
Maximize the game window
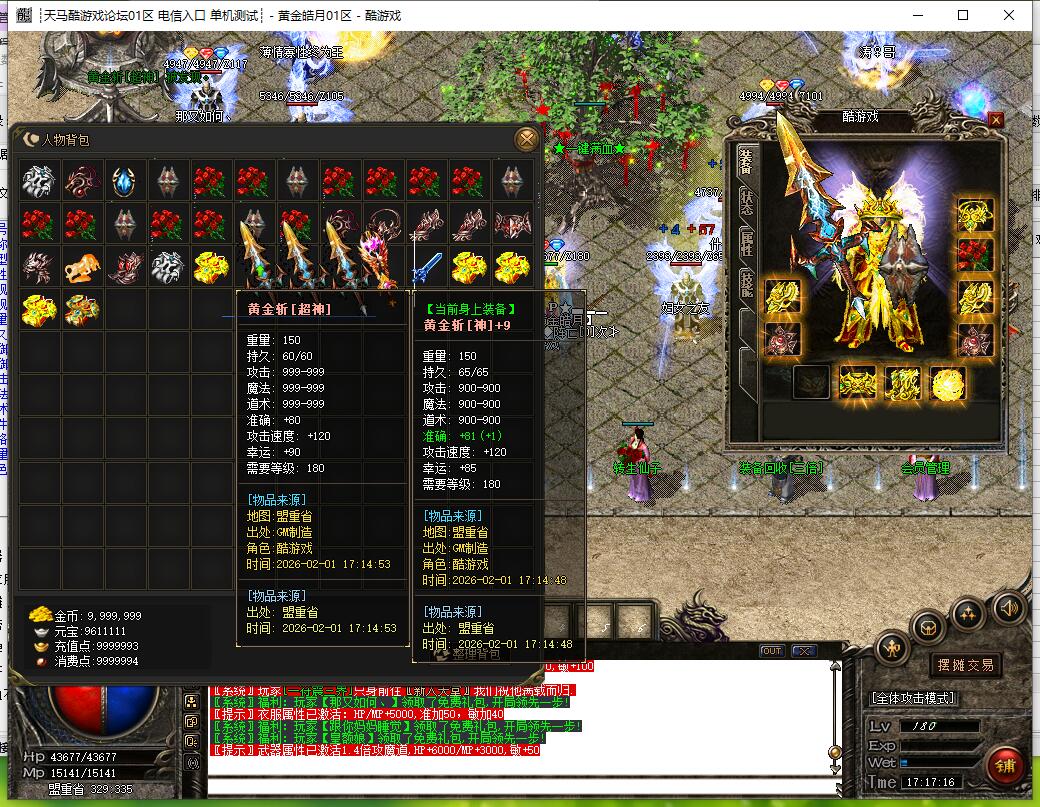pyautogui.click(x=963, y=15)
